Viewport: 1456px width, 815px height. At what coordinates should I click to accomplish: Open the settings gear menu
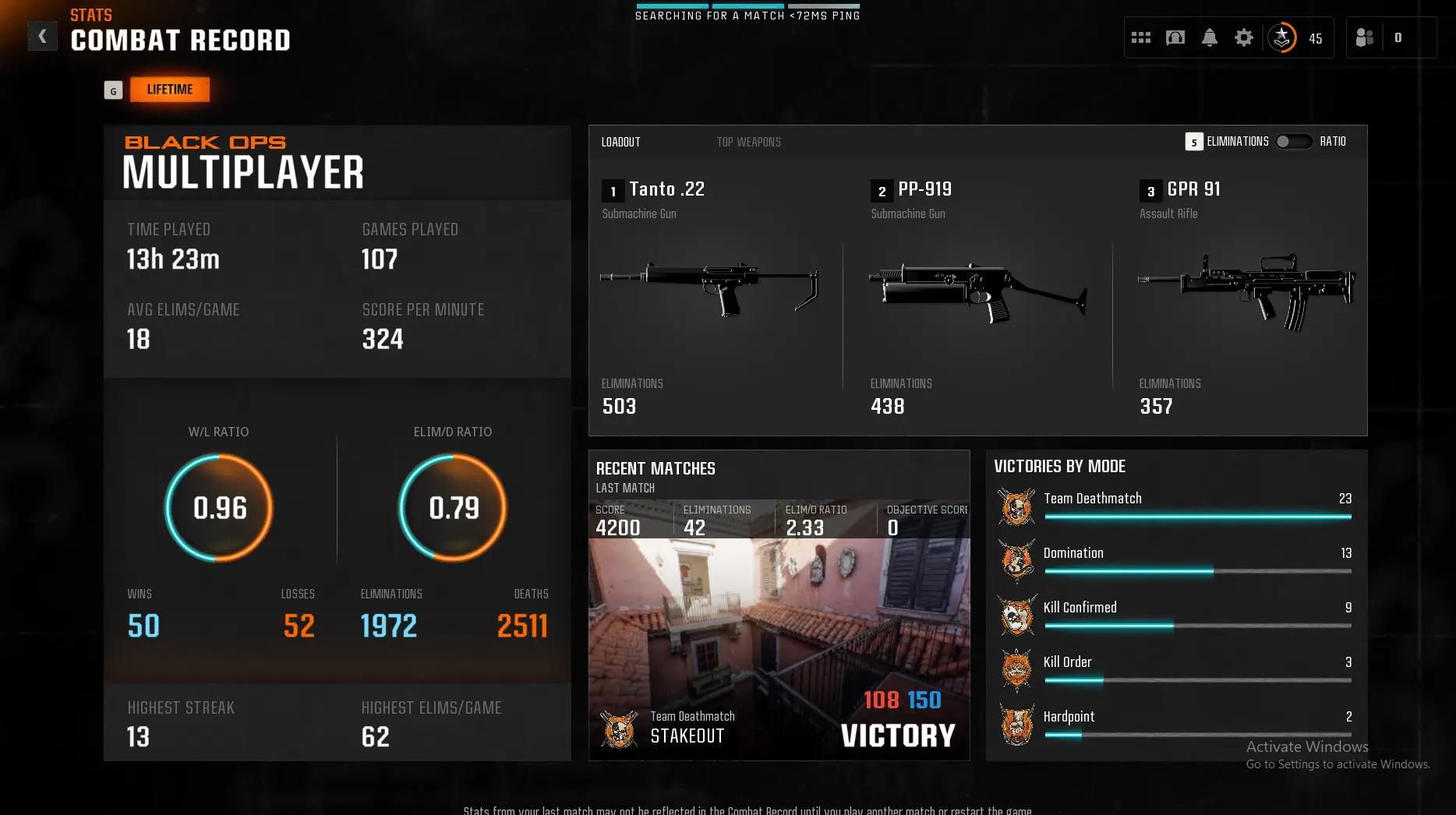click(1244, 37)
